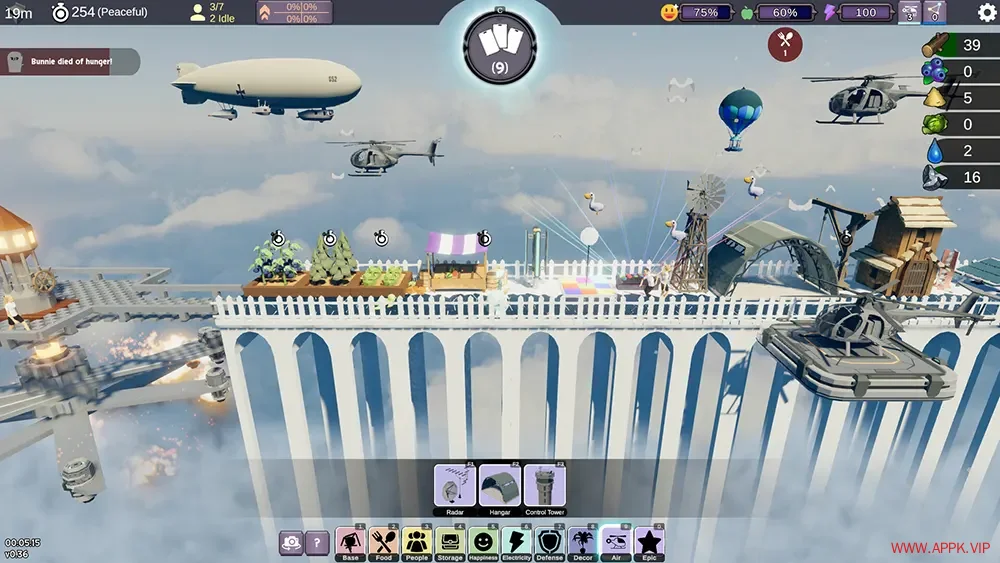
Task: Choose the Hangar building card
Action: [x=500, y=487]
